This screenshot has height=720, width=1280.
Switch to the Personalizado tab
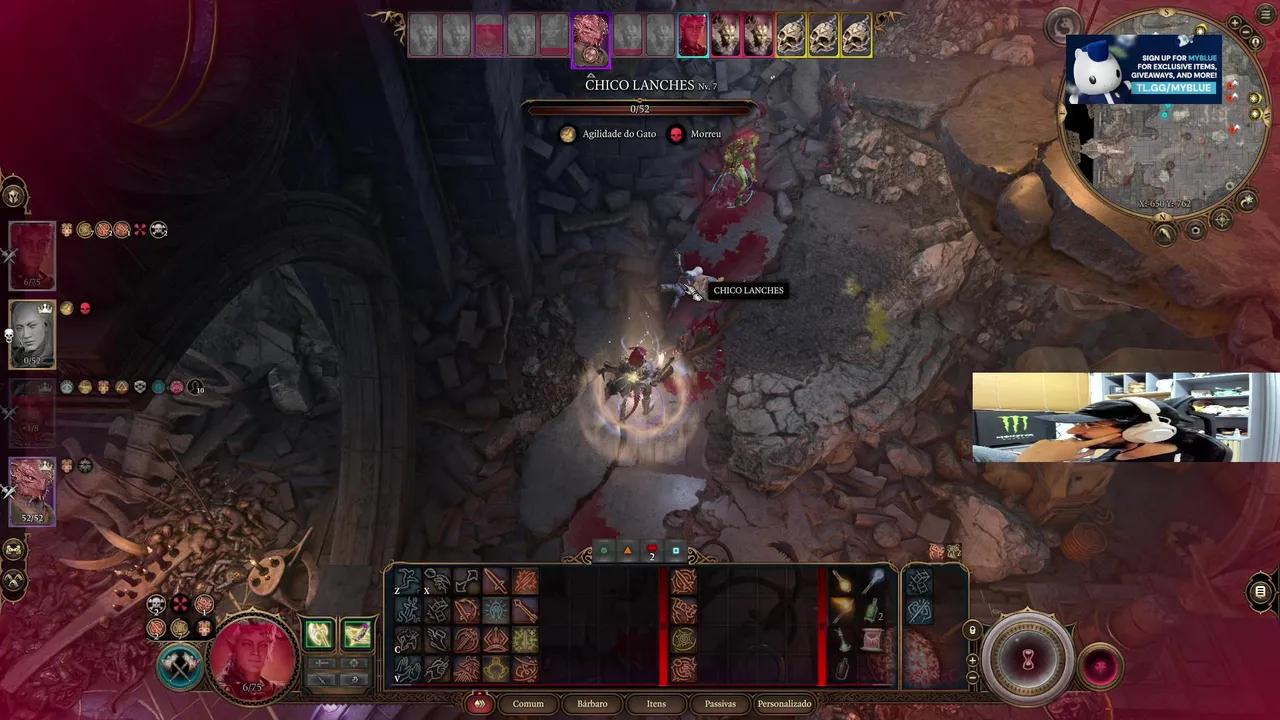(784, 704)
